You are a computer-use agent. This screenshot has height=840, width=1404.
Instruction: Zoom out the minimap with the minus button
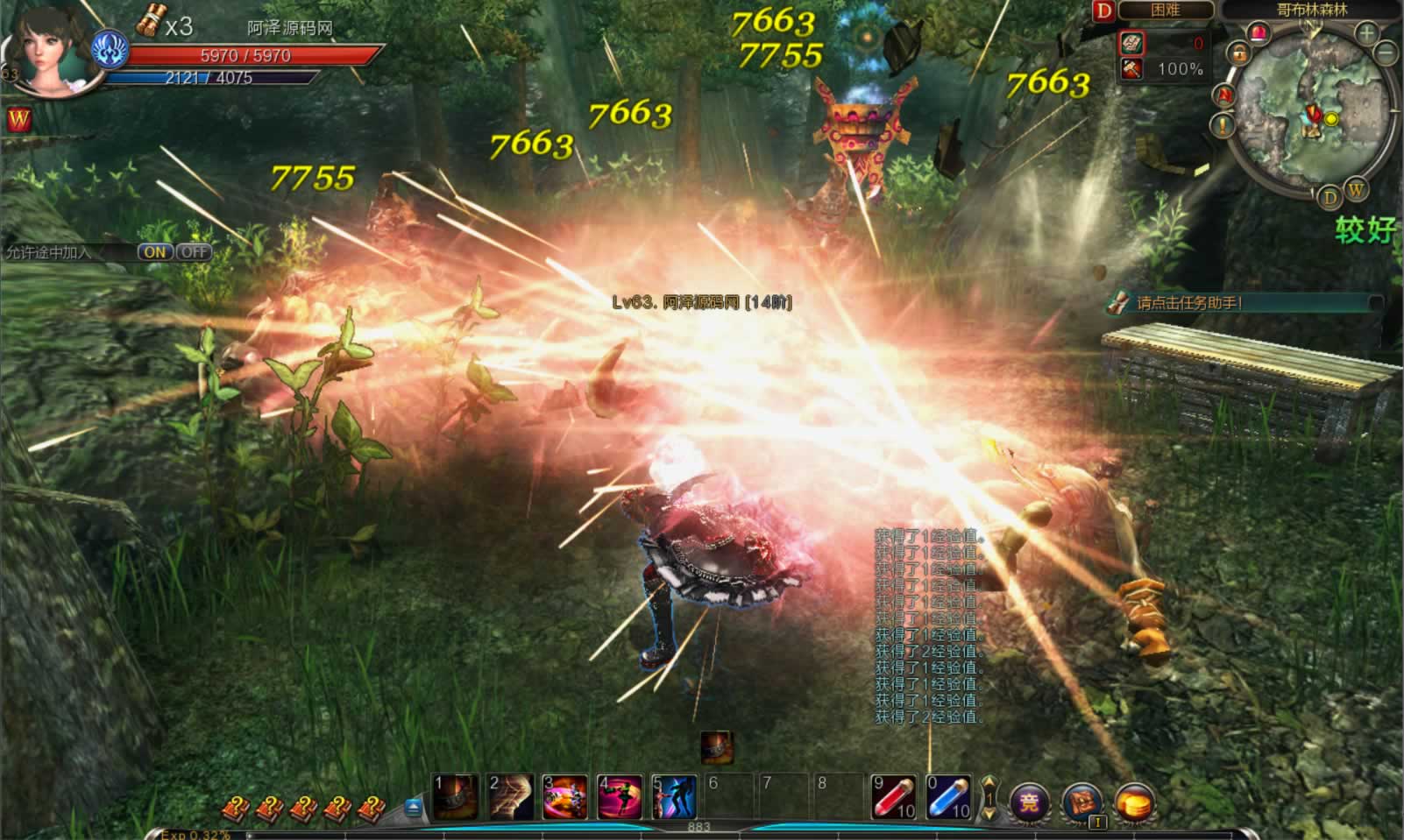(1386, 53)
